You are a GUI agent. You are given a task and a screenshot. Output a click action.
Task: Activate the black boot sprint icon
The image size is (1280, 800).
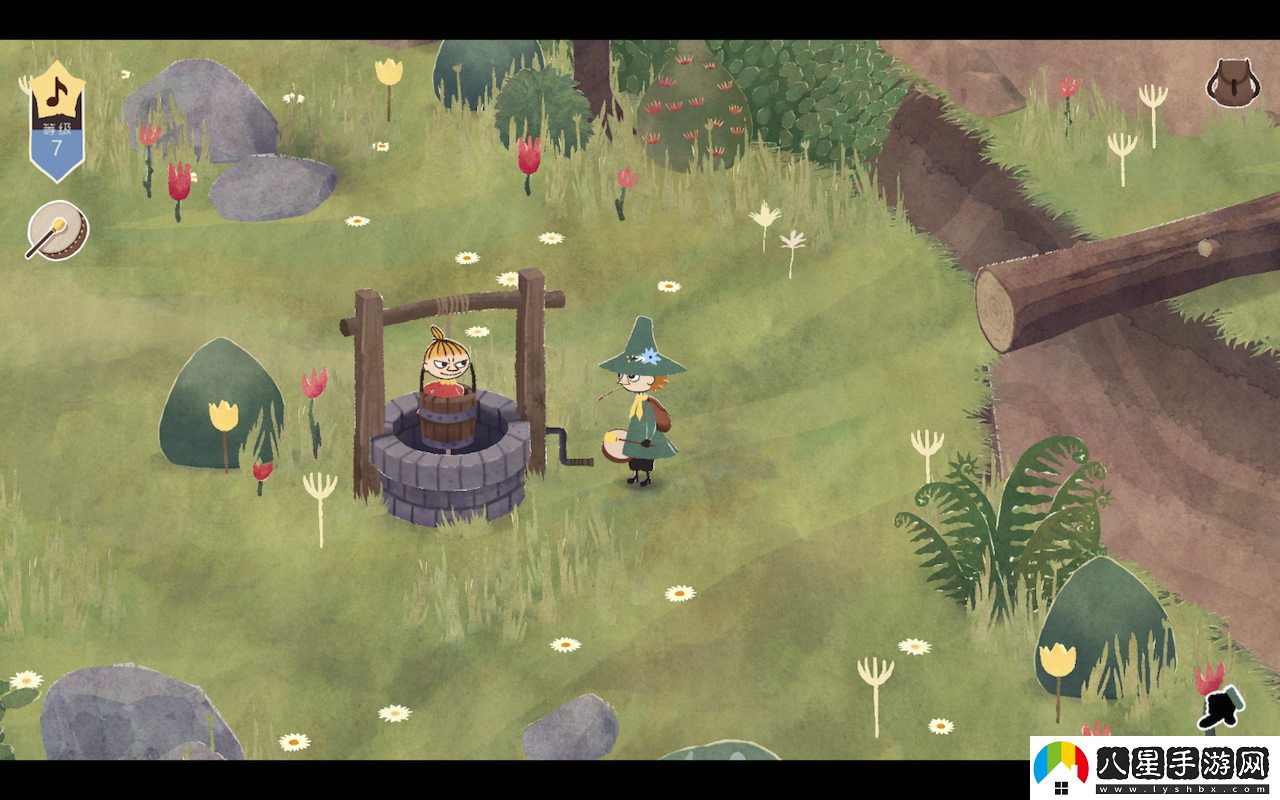pos(1222,707)
